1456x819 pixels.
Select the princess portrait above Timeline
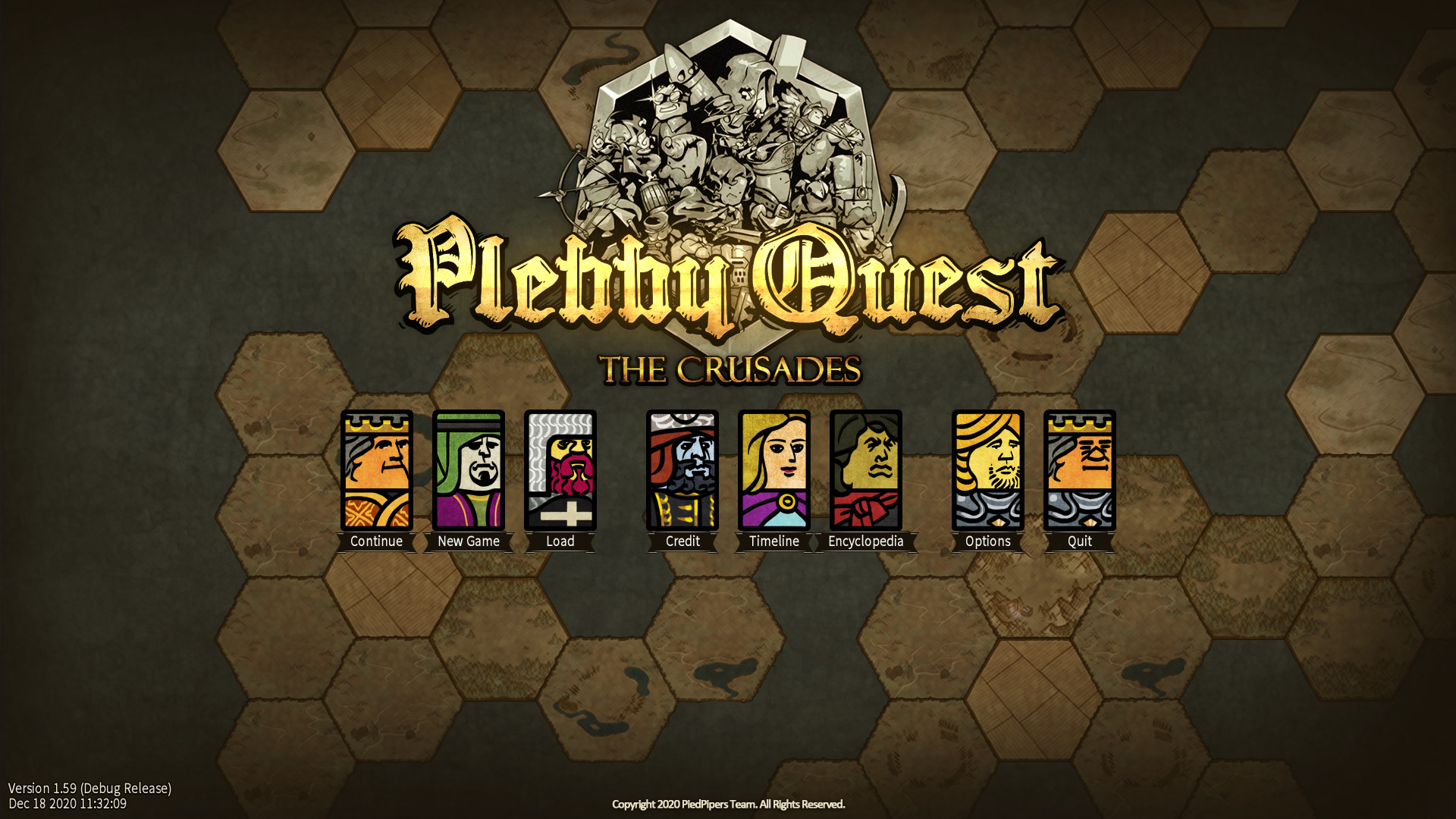(x=773, y=469)
